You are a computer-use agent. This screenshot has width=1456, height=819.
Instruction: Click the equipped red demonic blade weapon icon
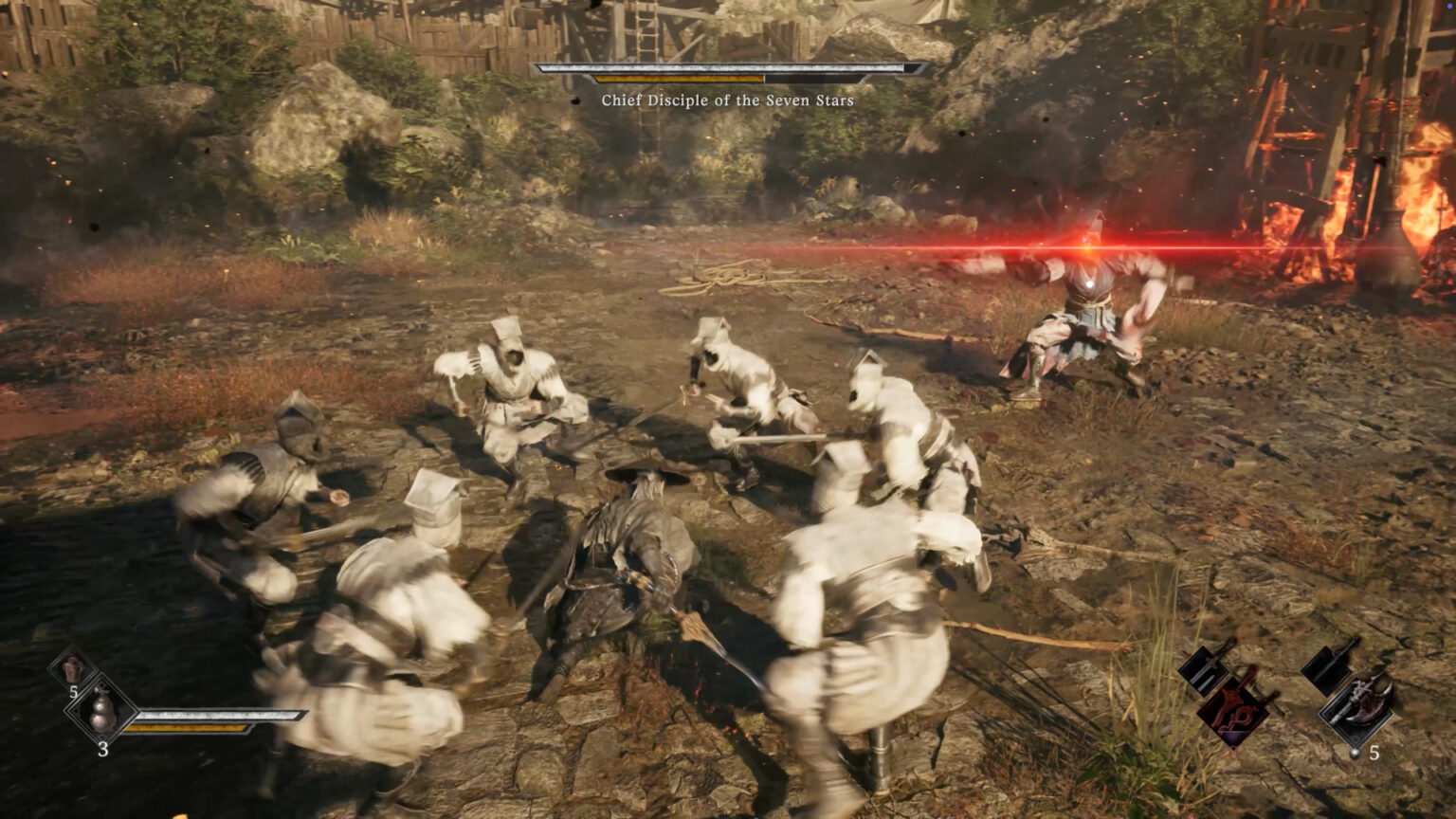click(x=1232, y=707)
